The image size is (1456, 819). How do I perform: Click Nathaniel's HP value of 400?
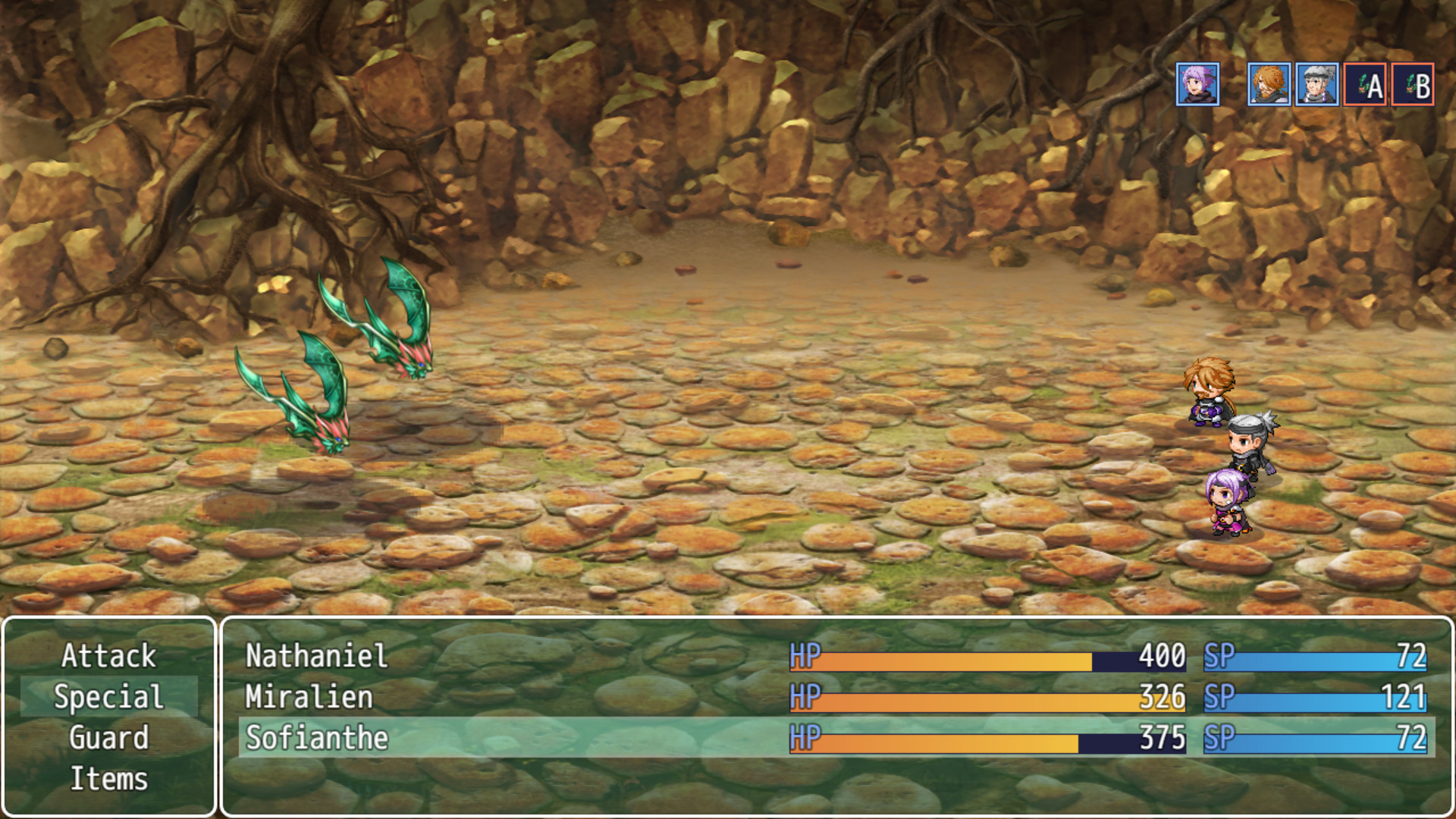click(1164, 657)
